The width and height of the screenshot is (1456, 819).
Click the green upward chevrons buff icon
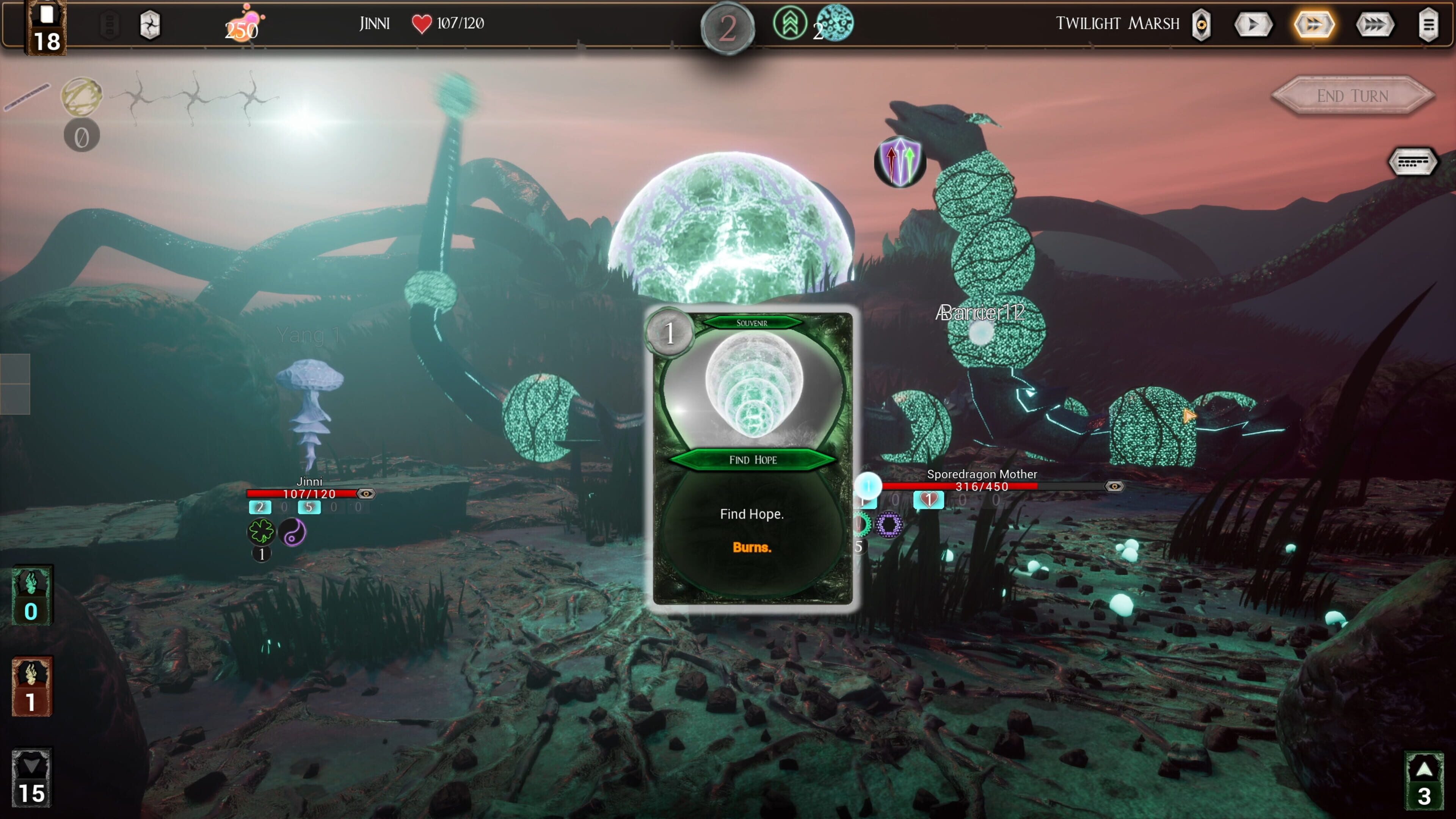click(789, 24)
